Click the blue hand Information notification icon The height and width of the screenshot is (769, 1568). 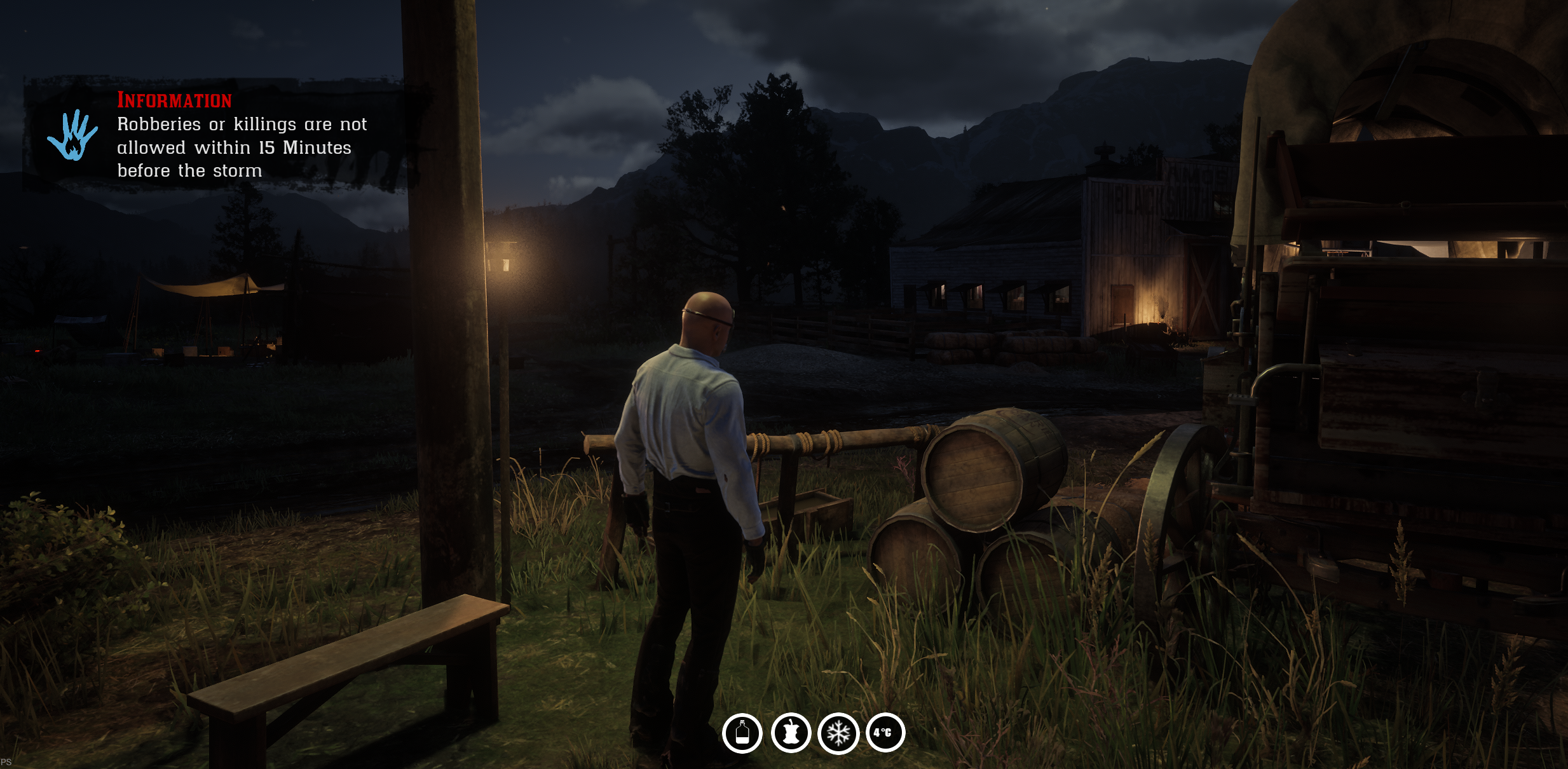[x=72, y=135]
